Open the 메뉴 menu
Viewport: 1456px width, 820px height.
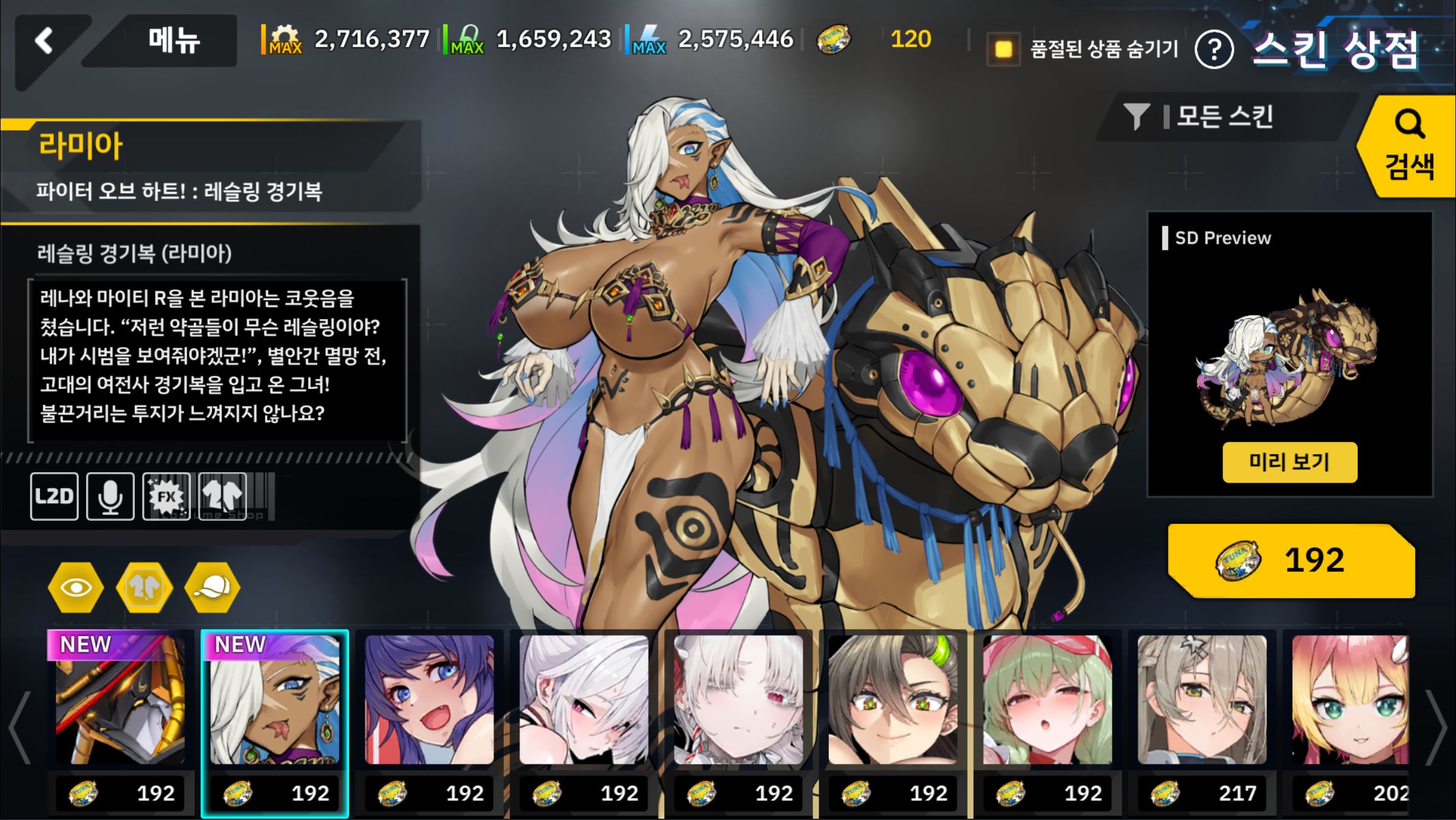pos(173,41)
